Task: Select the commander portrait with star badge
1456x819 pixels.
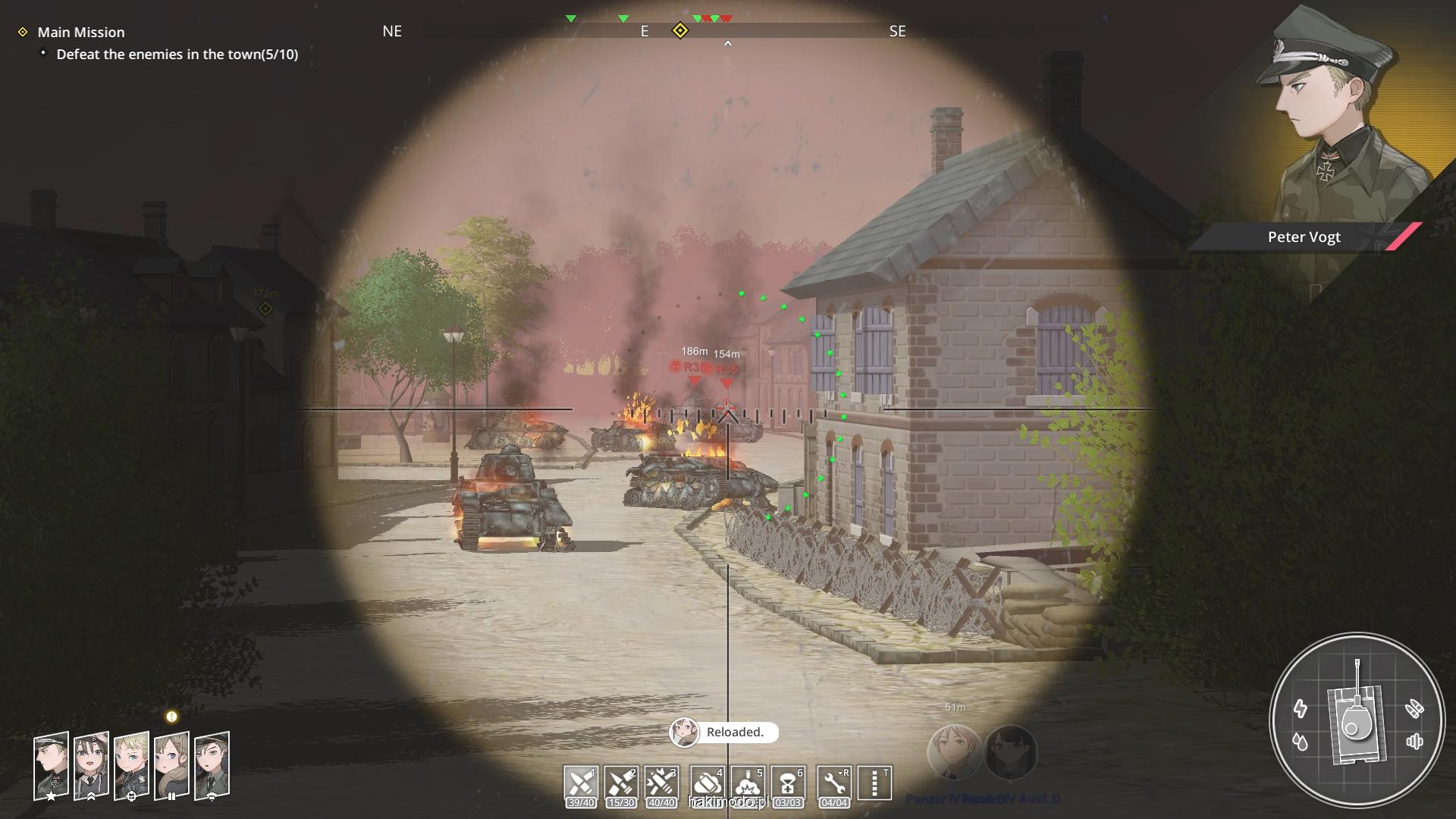Action: click(51, 765)
